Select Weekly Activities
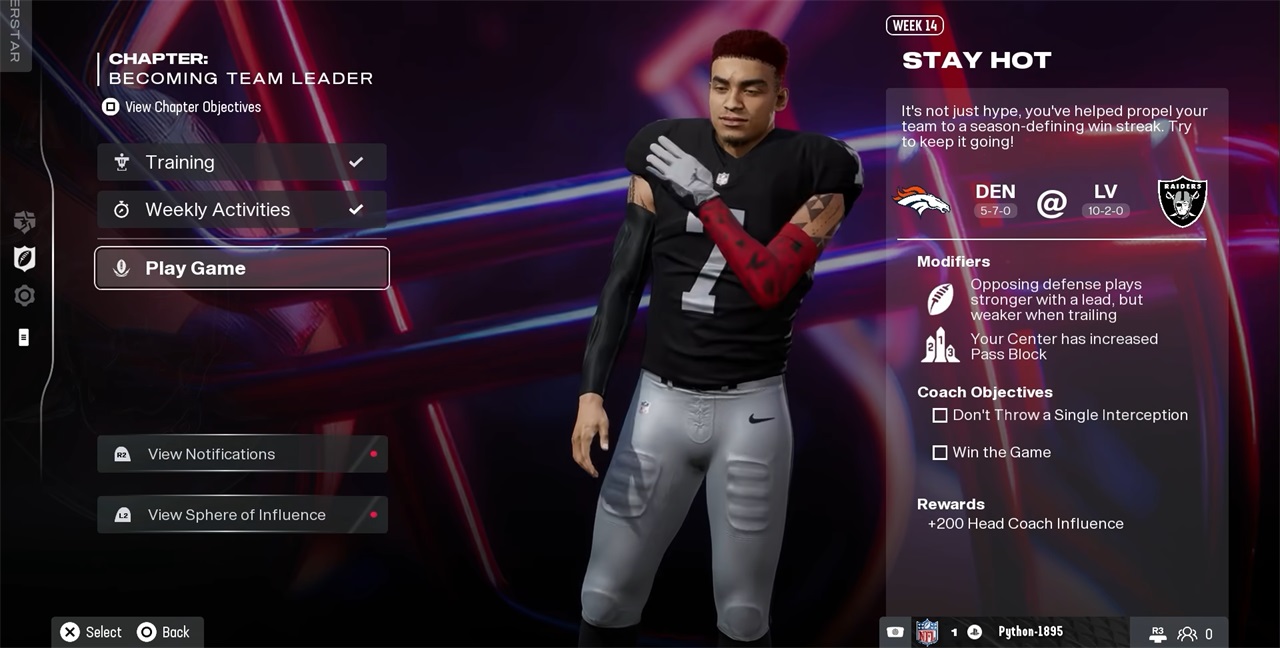The image size is (1280, 648). 241,210
